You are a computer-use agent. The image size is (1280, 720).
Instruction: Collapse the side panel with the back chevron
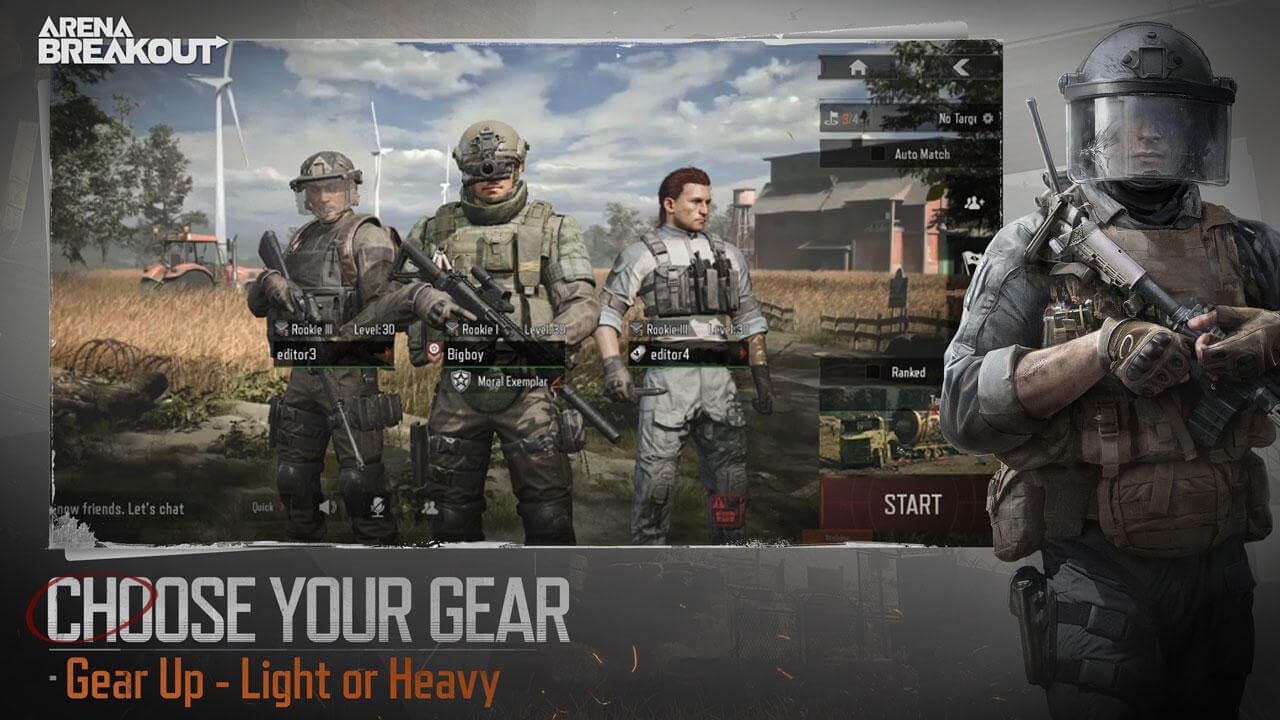(x=960, y=68)
